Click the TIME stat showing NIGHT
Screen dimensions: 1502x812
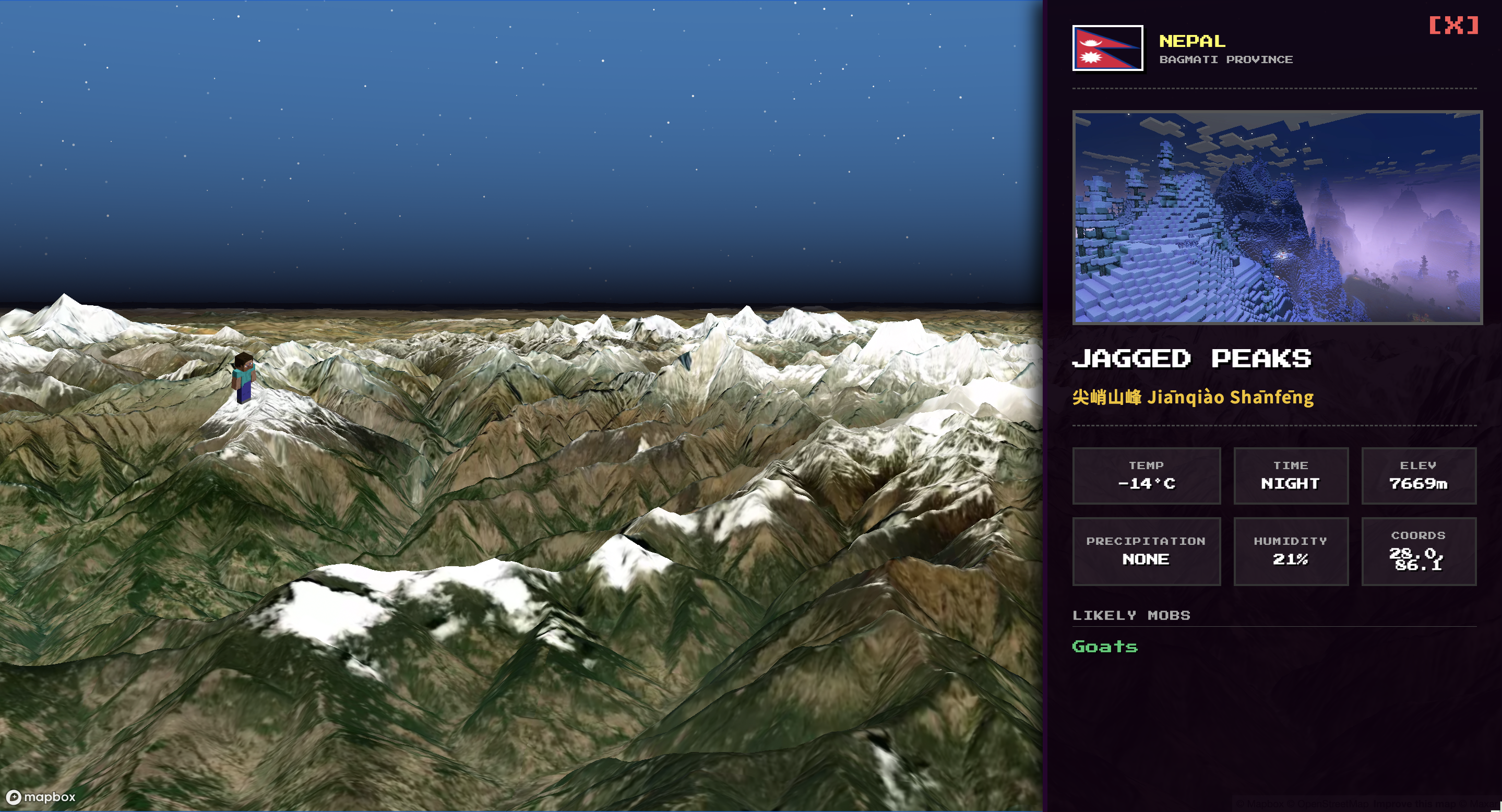1291,476
